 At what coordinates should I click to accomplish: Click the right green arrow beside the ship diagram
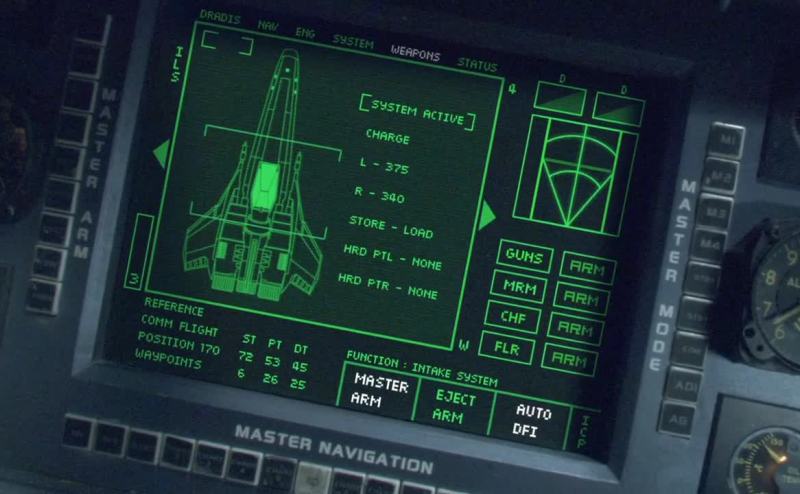coord(490,214)
